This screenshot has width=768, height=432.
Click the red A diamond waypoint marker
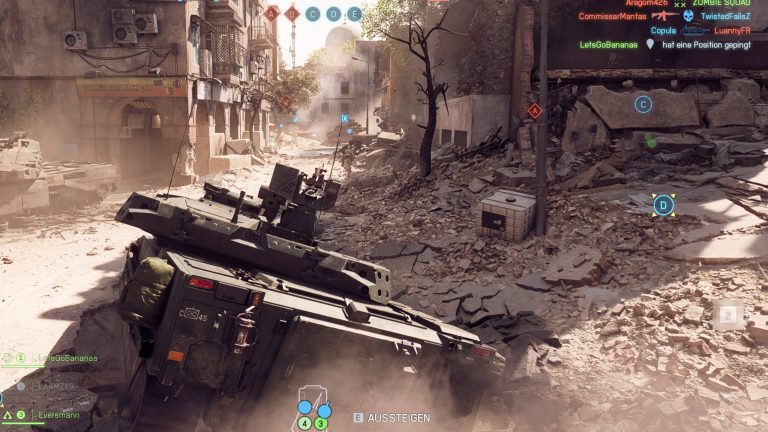tap(535, 111)
